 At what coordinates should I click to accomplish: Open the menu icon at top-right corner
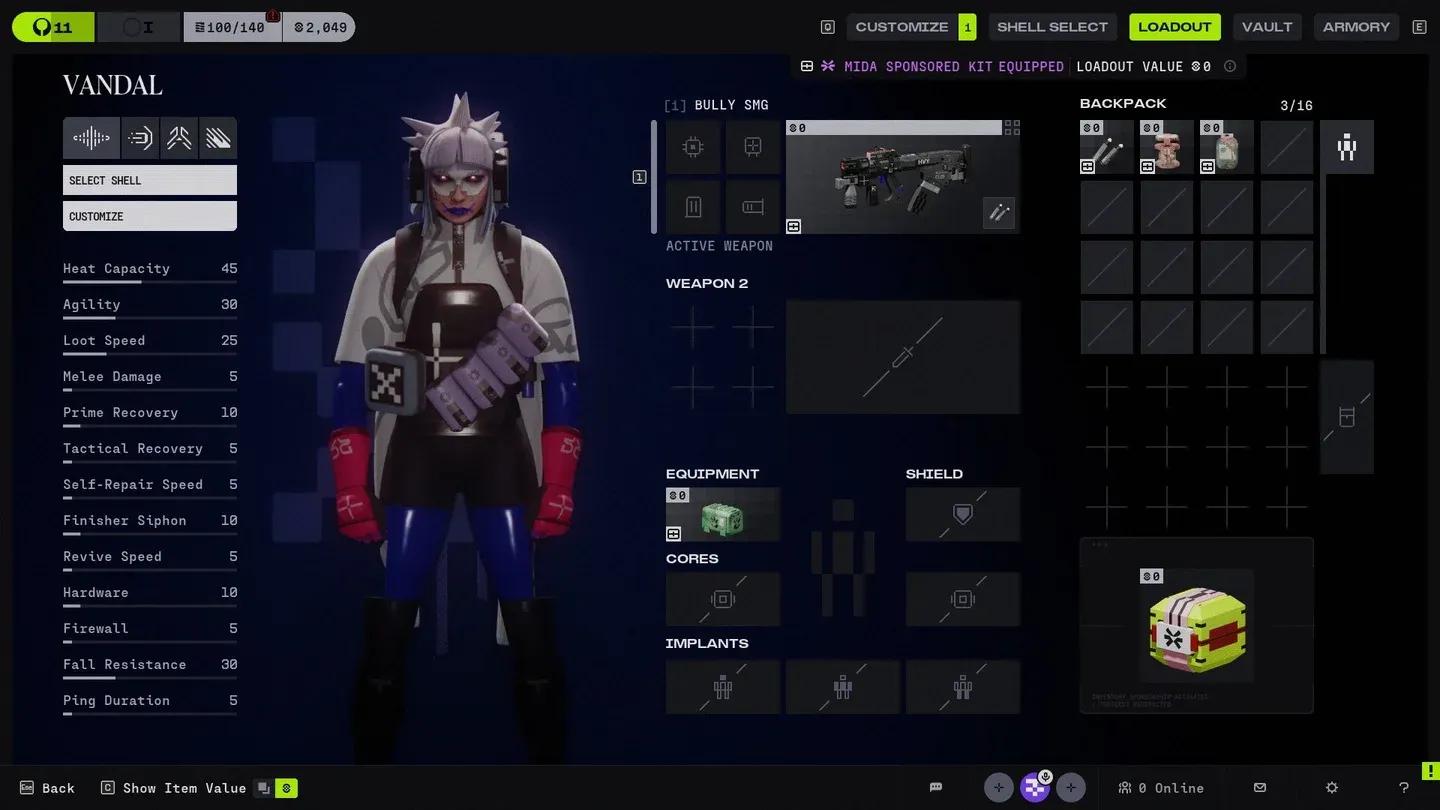pyautogui.click(x=1419, y=27)
